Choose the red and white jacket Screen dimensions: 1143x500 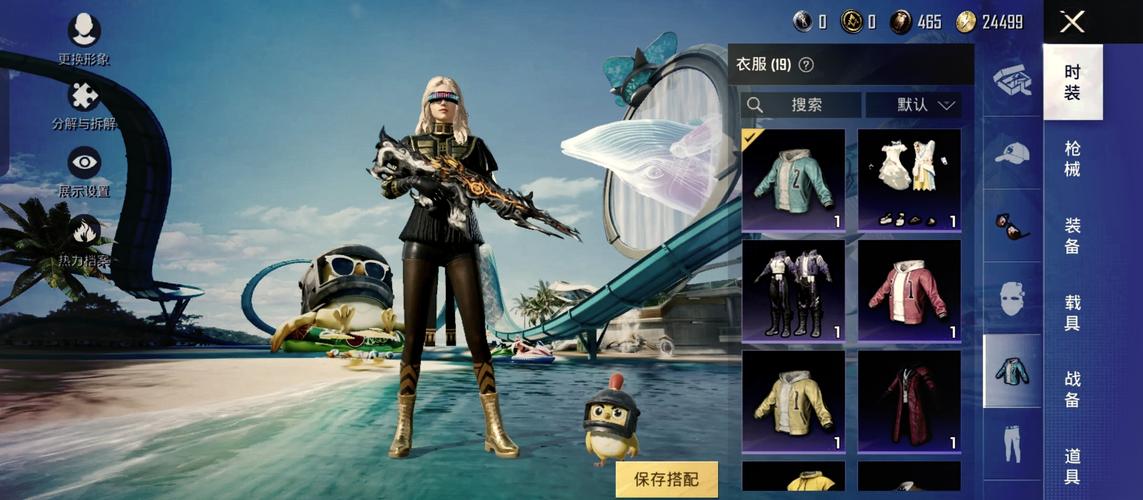[x=909, y=290]
